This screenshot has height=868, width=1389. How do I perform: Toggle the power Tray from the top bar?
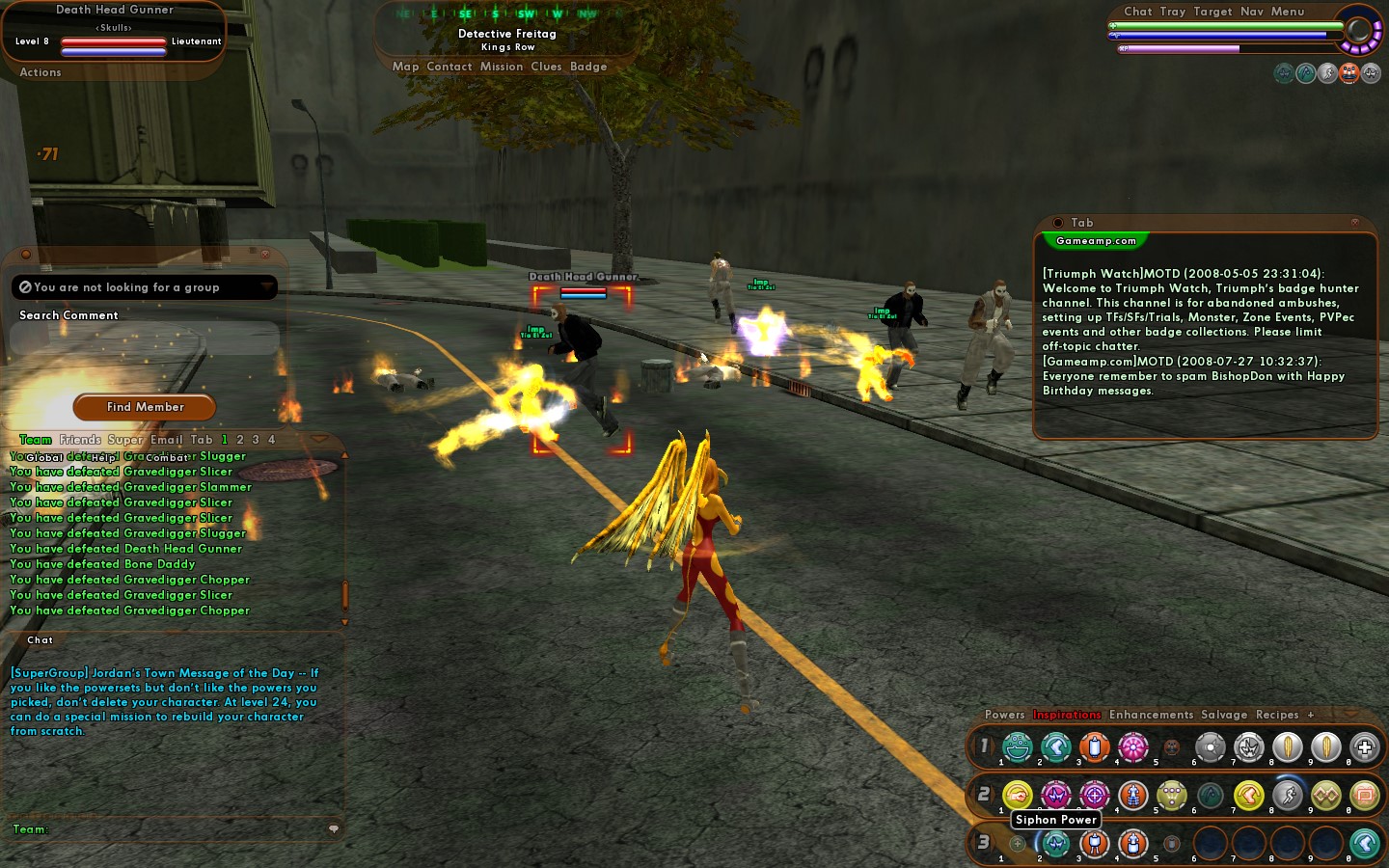click(x=1173, y=12)
